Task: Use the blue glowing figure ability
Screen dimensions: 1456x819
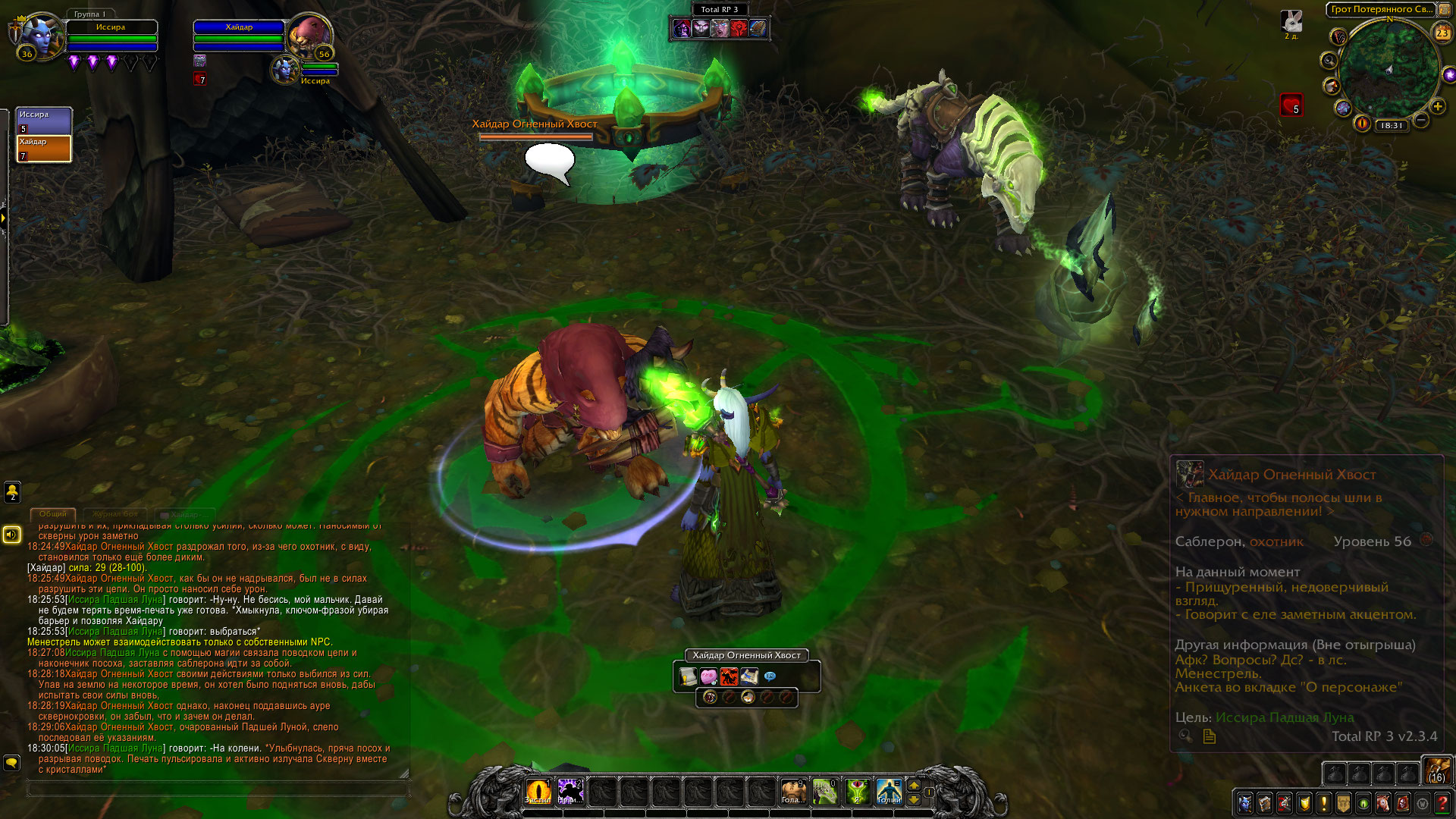Action: 889,791
